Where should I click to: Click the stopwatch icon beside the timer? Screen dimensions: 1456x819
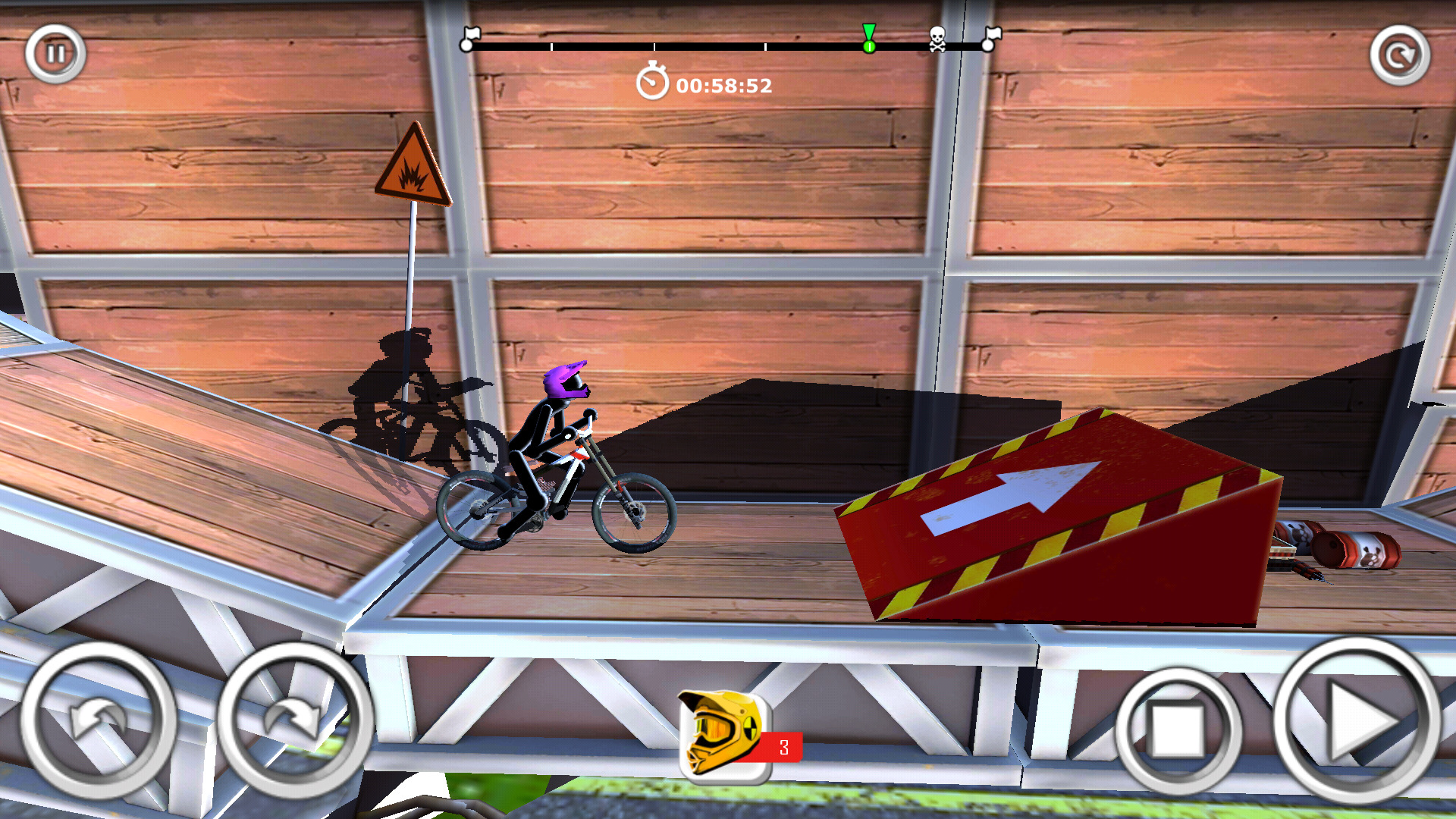tap(652, 83)
